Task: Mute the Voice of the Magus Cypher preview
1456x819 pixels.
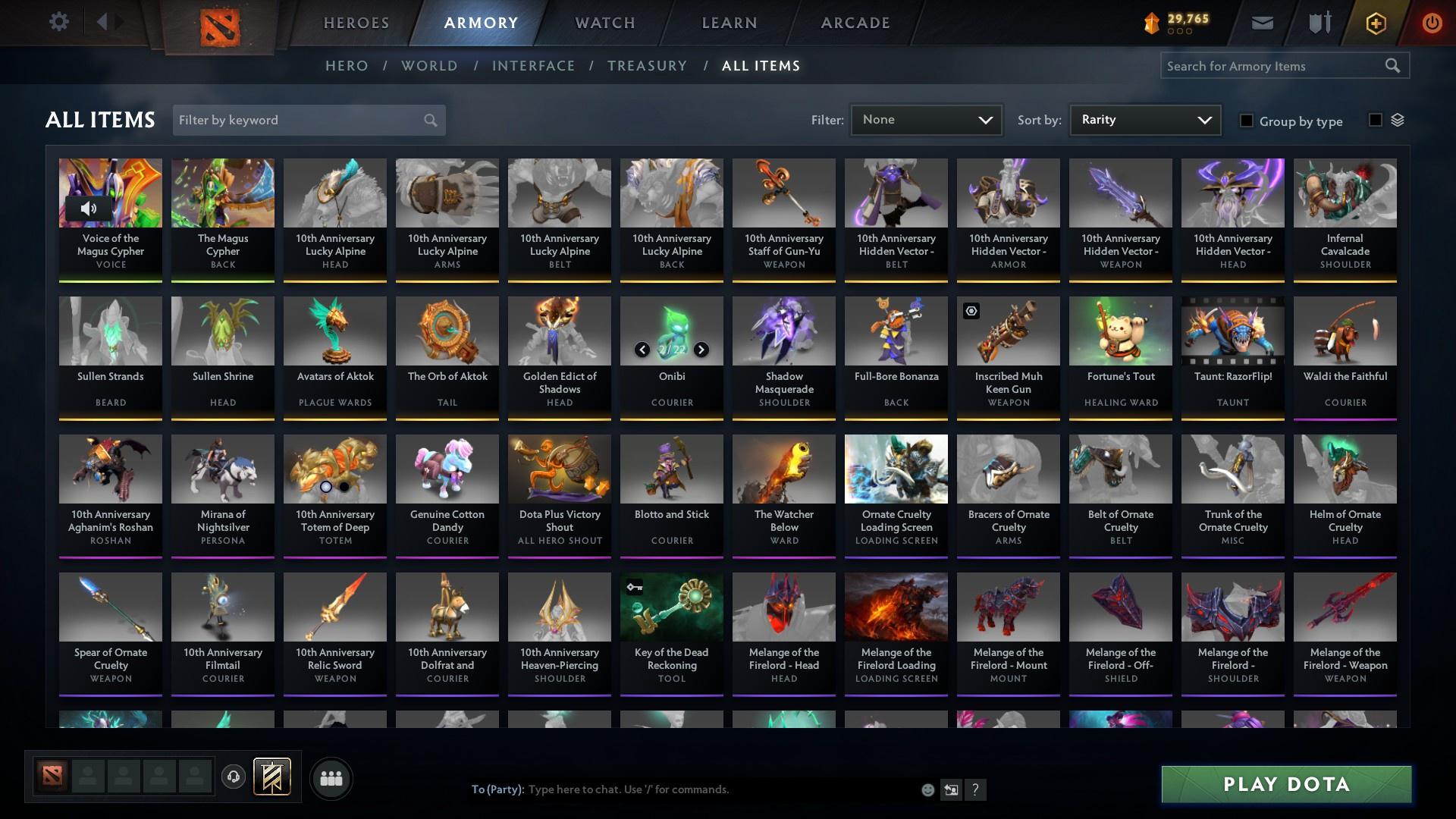Action: coord(89,208)
